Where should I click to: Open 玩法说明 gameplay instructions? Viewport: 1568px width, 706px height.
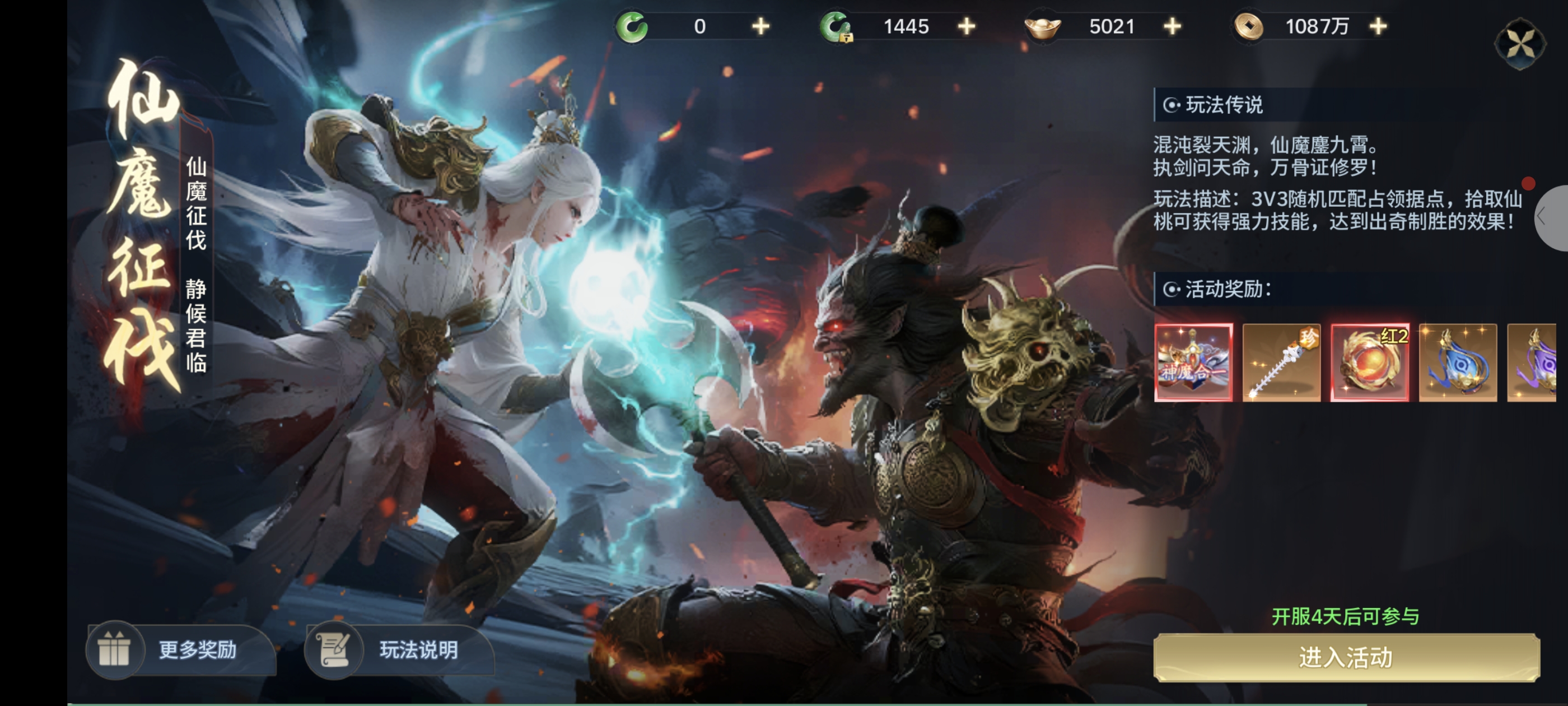[x=400, y=649]
